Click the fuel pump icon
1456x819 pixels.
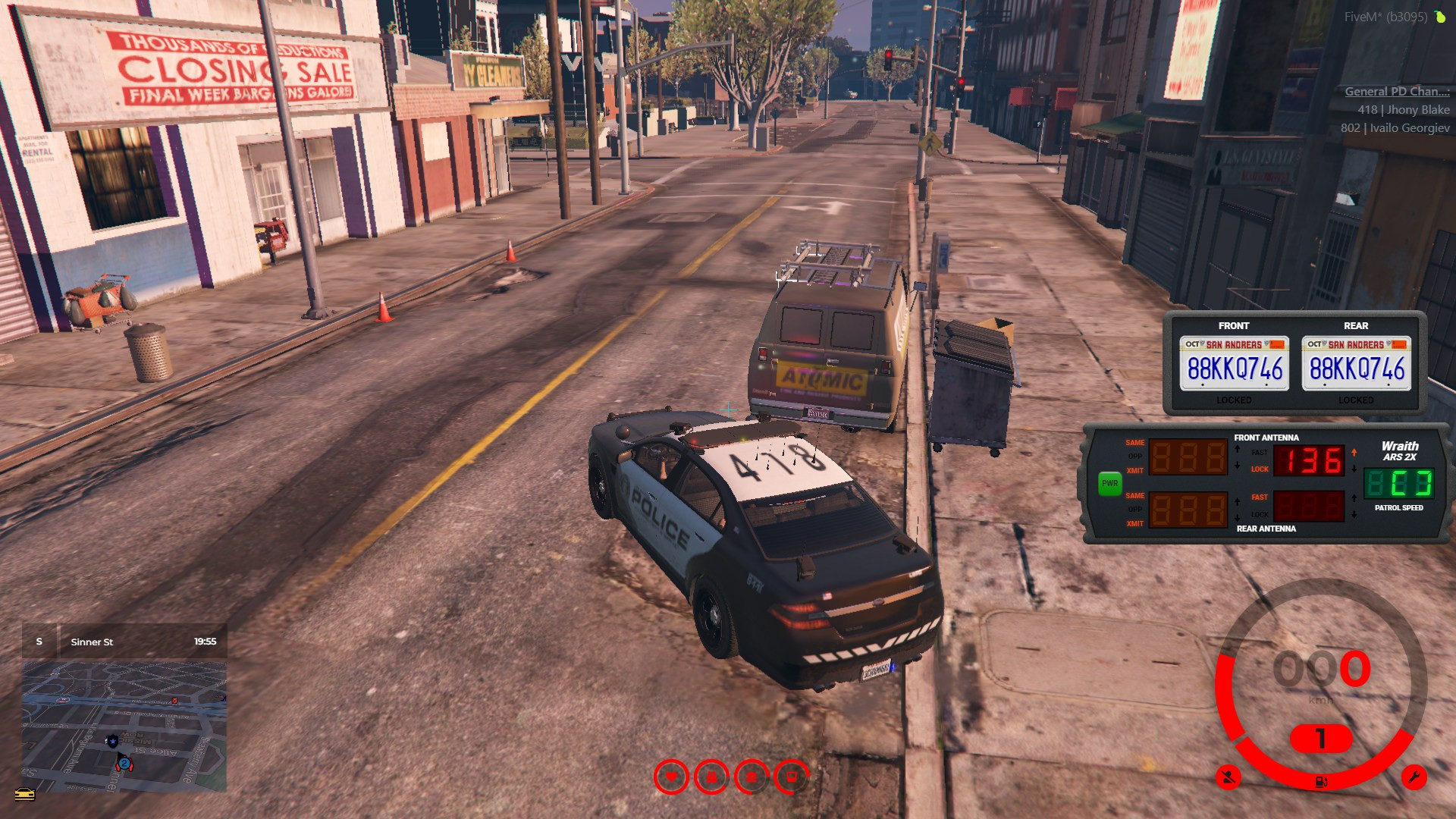tap(1321, 782)
